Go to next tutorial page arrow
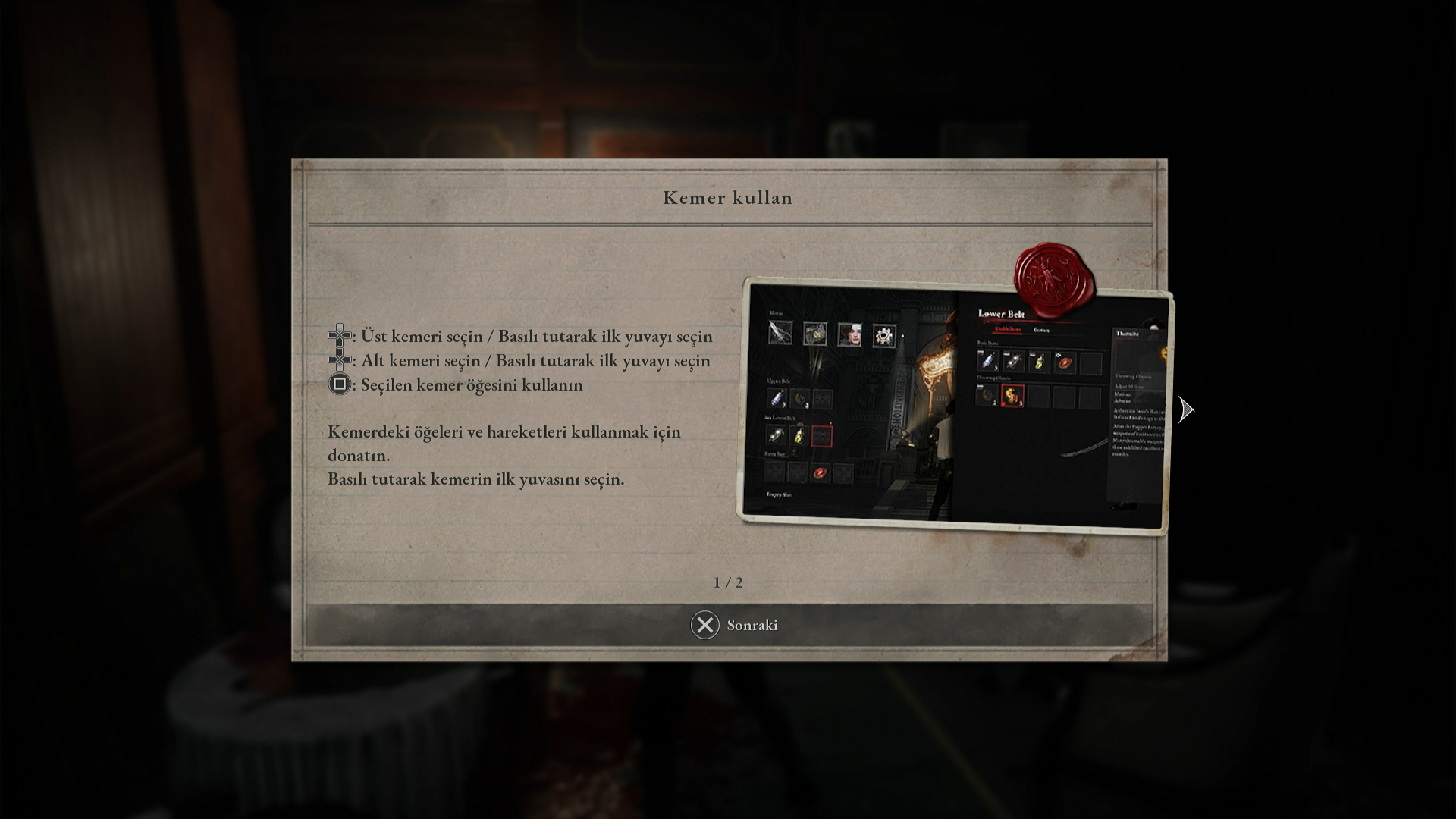The image size is (1456, 819). coord(1186,410)
